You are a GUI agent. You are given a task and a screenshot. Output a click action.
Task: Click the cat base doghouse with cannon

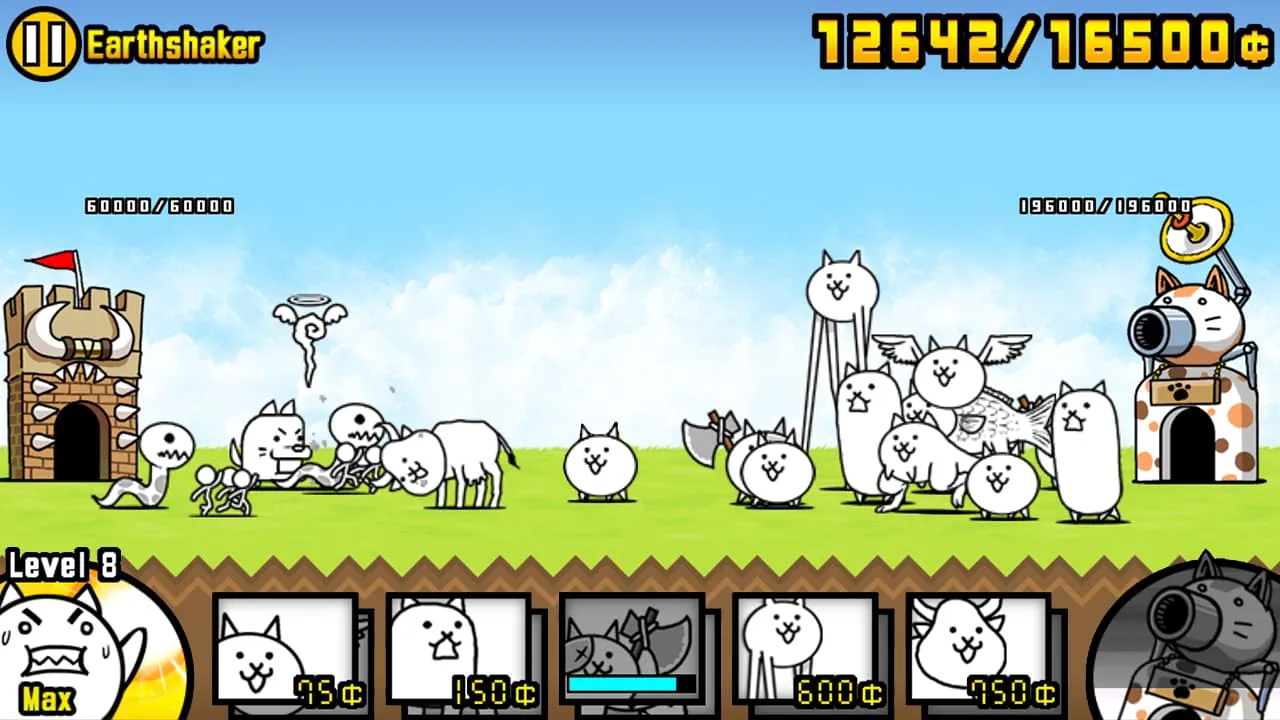coord(1195,400)
